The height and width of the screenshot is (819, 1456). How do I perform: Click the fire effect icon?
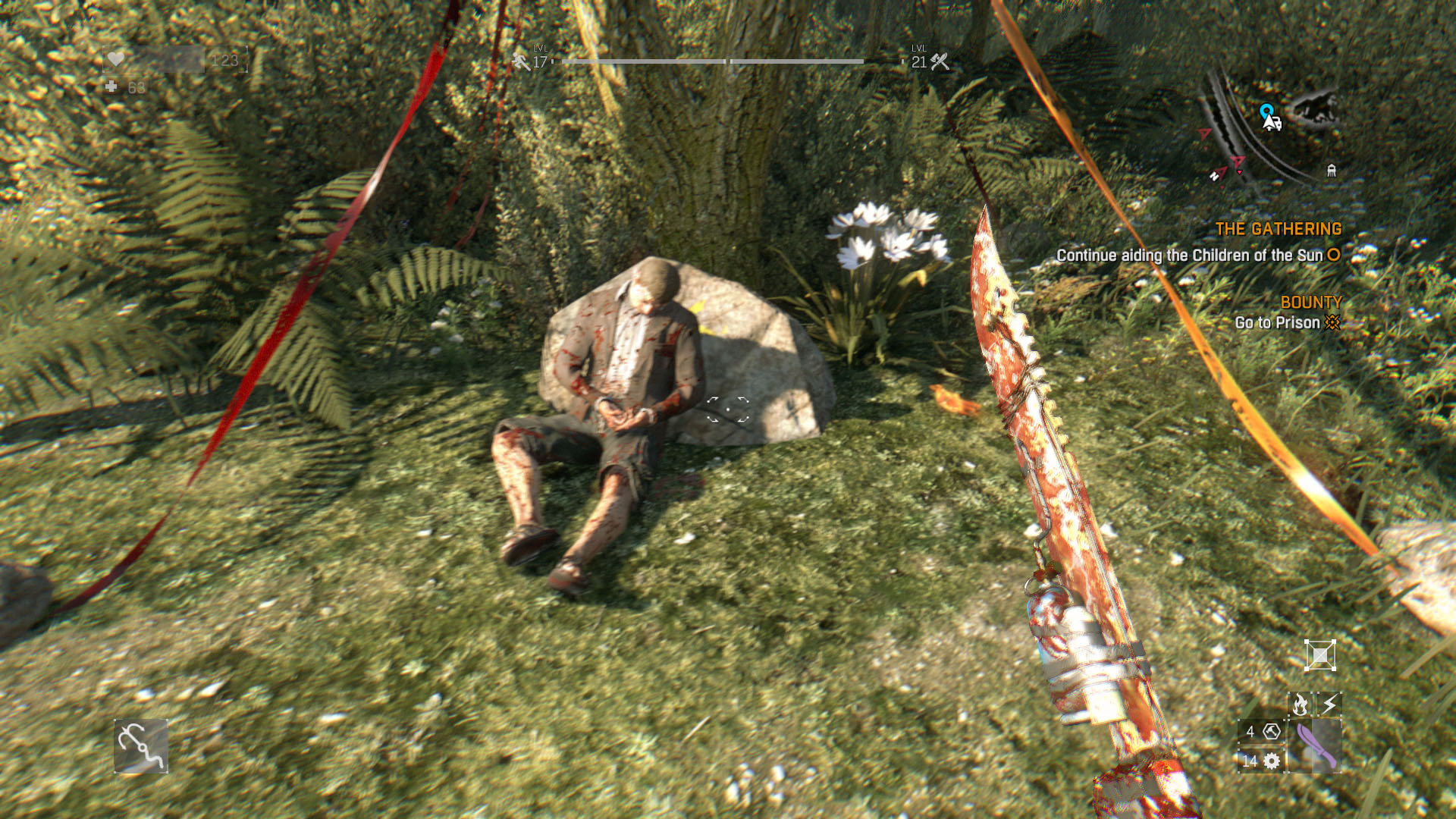1300,704
